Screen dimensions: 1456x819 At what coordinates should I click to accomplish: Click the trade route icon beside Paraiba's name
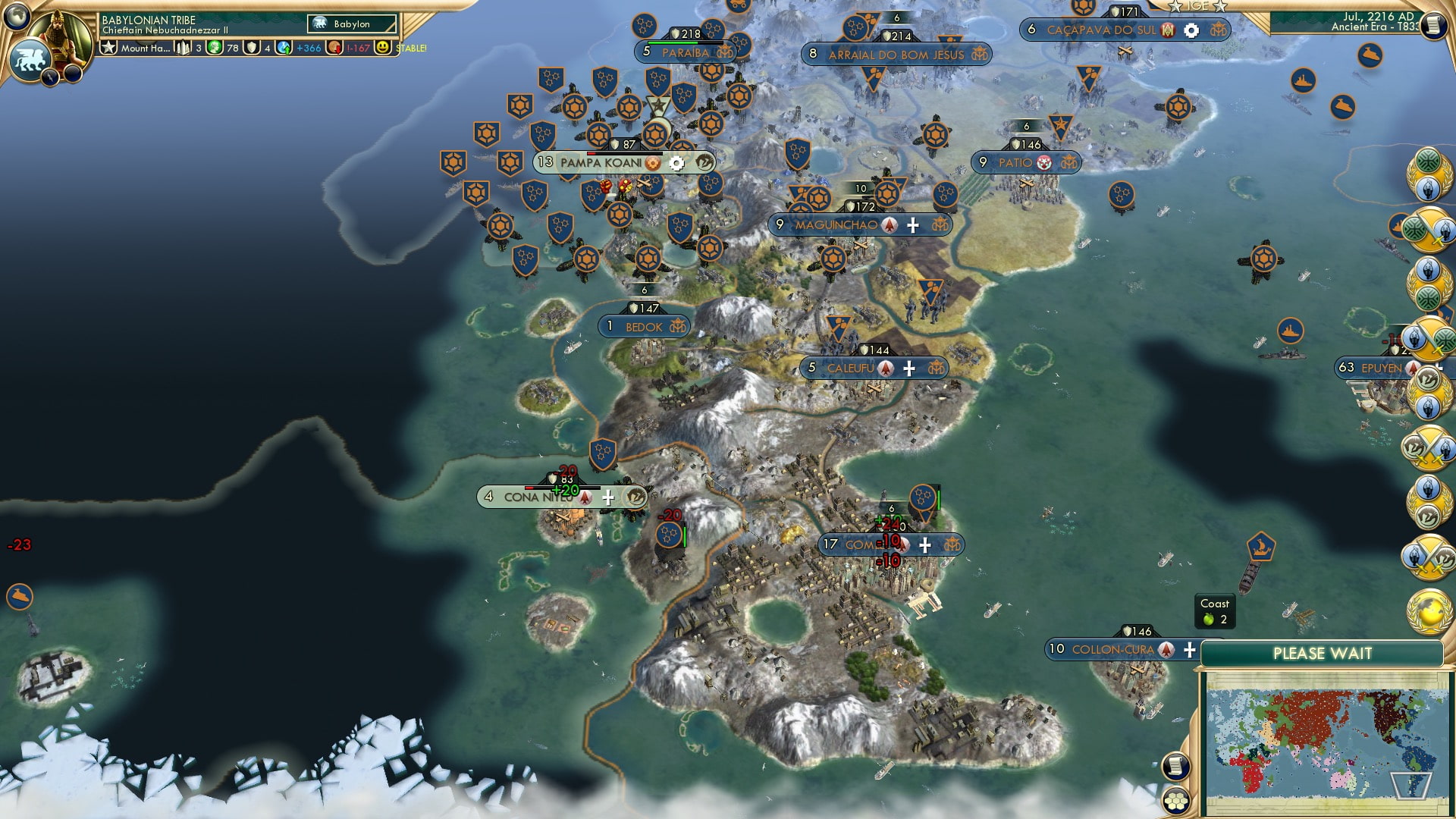point(724,52)
